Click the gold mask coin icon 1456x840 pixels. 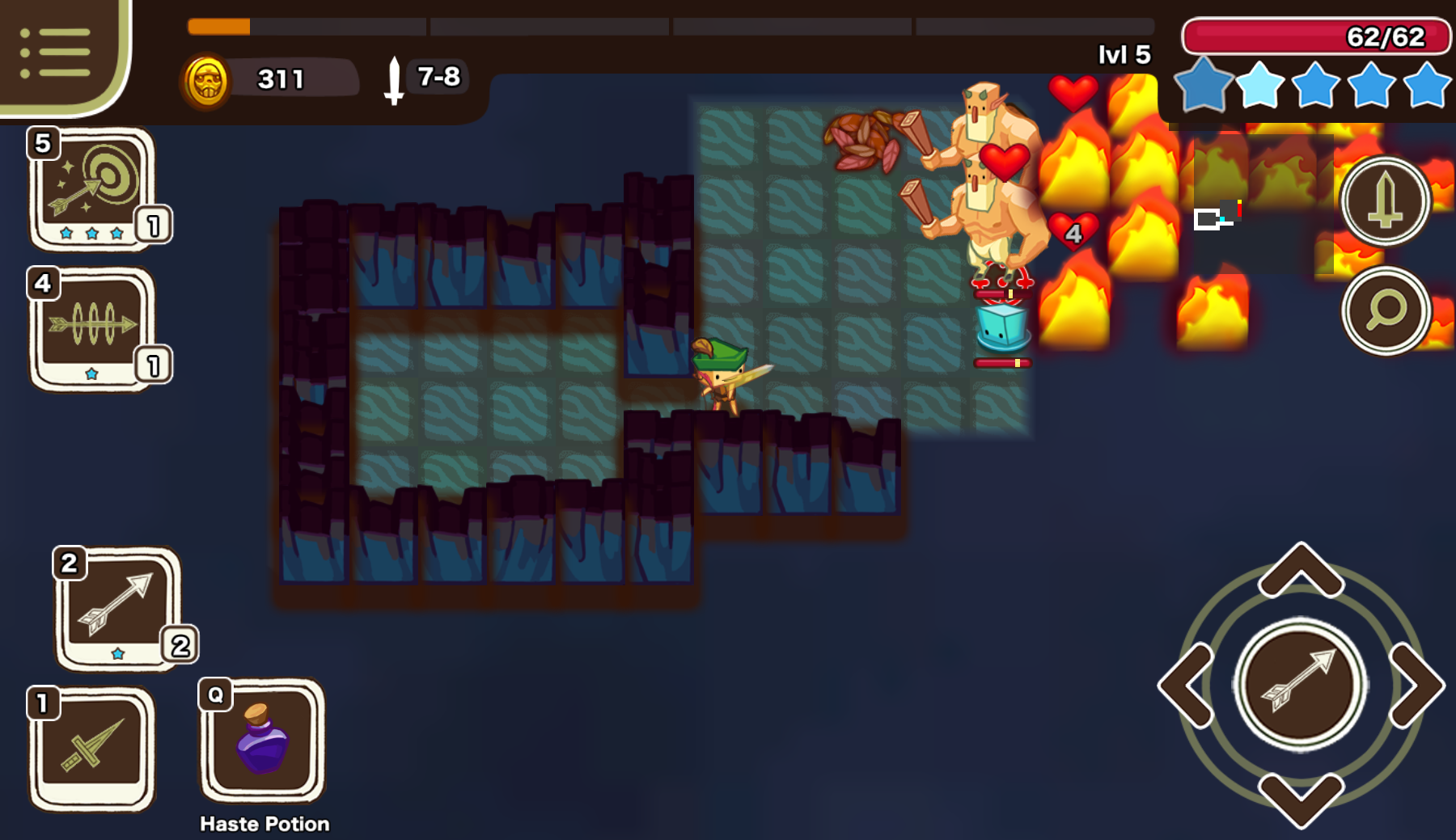point(207,80)
